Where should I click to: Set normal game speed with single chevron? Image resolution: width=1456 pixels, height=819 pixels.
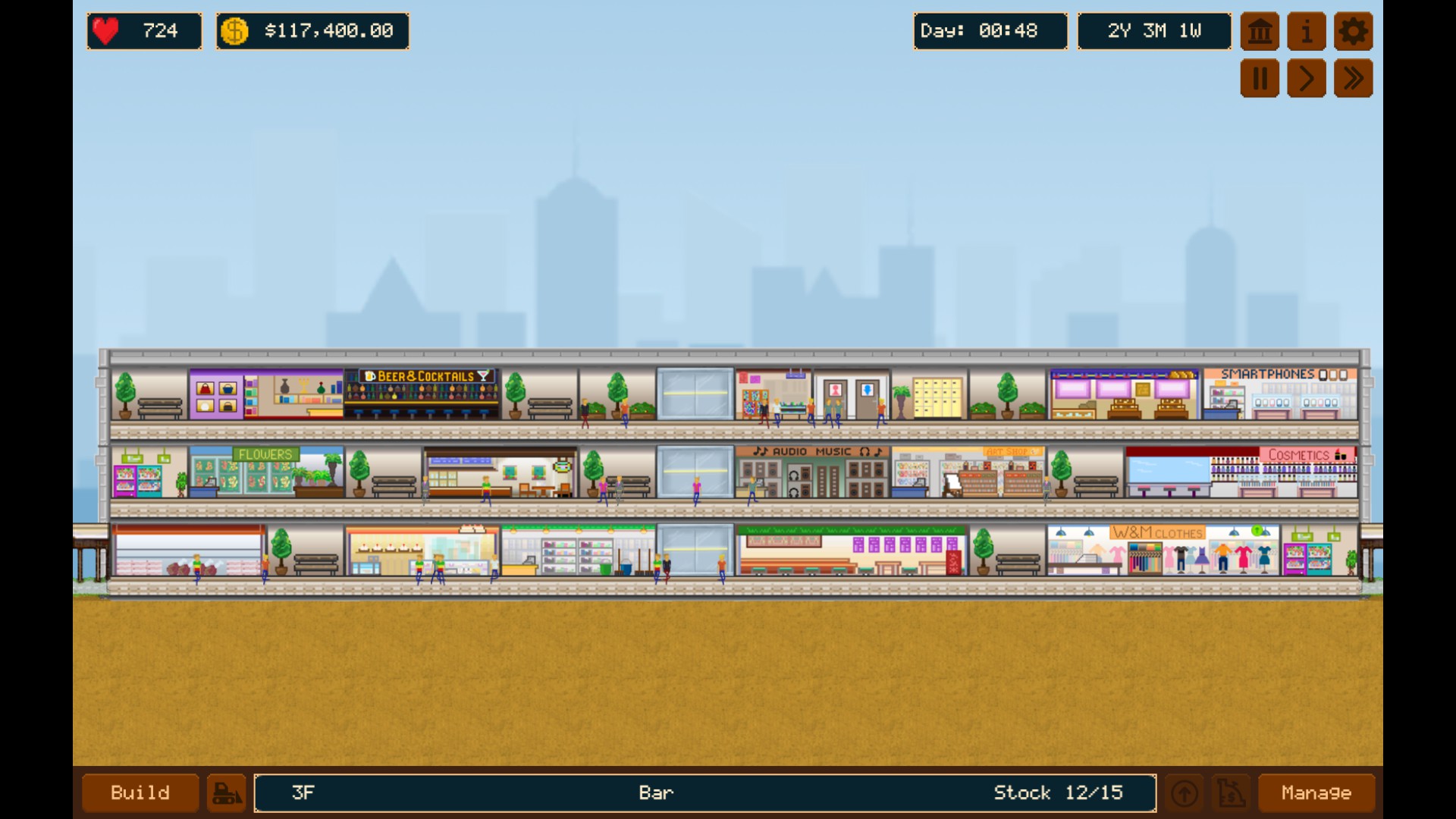(1306, 77)
